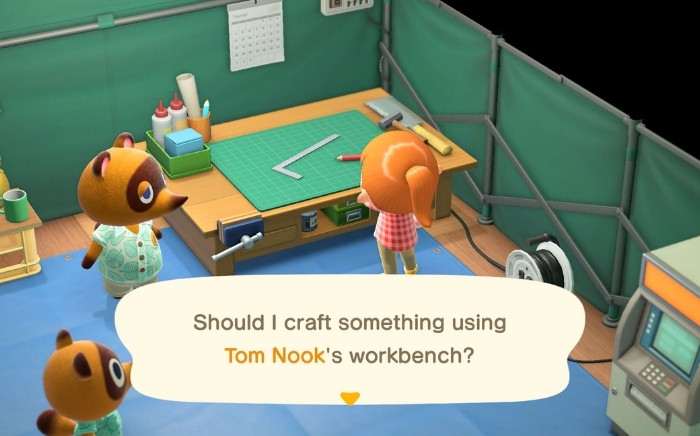This screenshot has height=436, width=700.
Task: Click the yellow continue arrow in the dialogue
Action: 349,398
